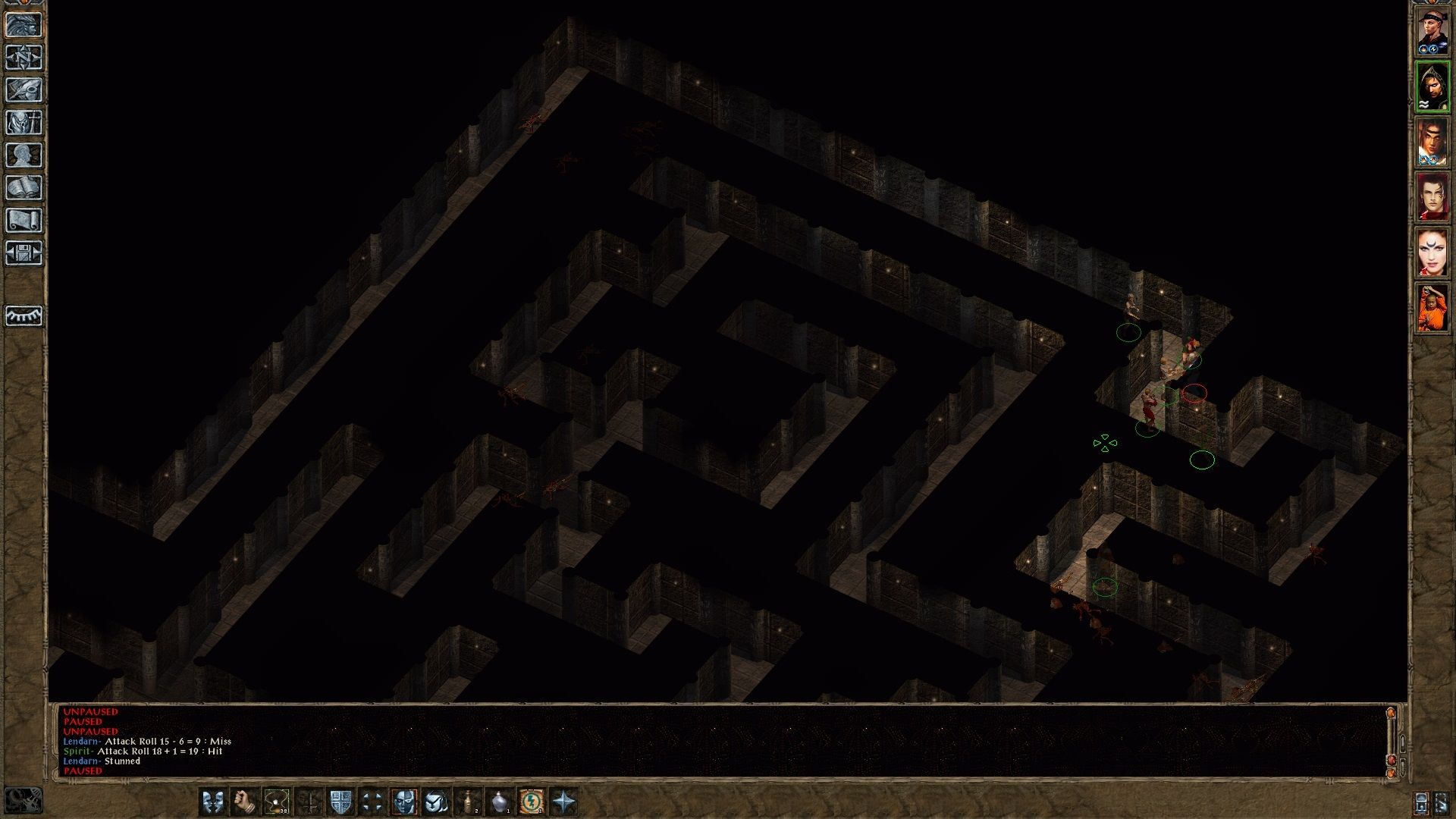Use the lightning scroll quick item
The height and width of the screenshot is (819, 1456).
click(532, 802)
